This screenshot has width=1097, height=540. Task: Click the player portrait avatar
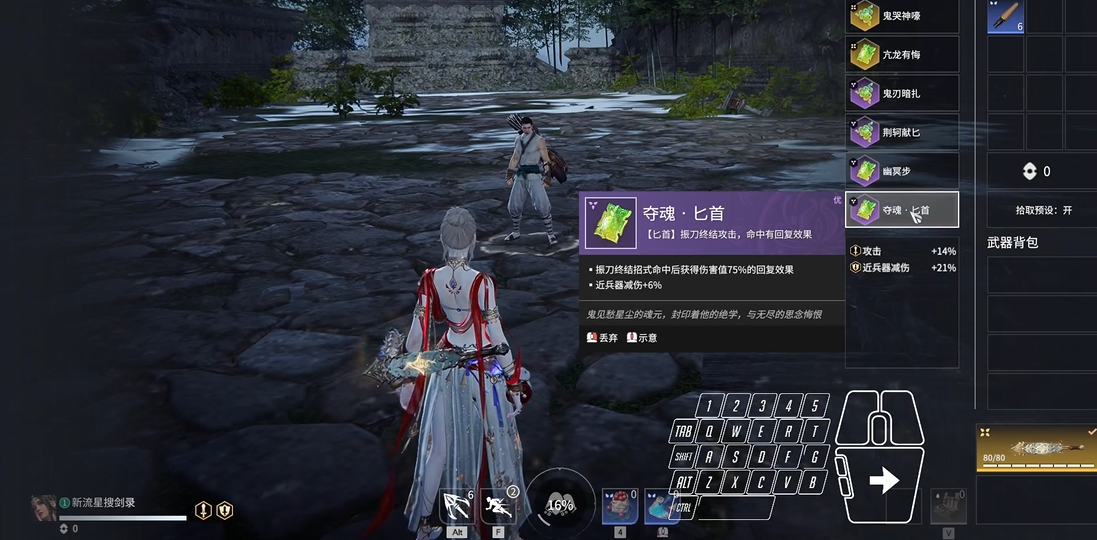(x=44, y=507)
